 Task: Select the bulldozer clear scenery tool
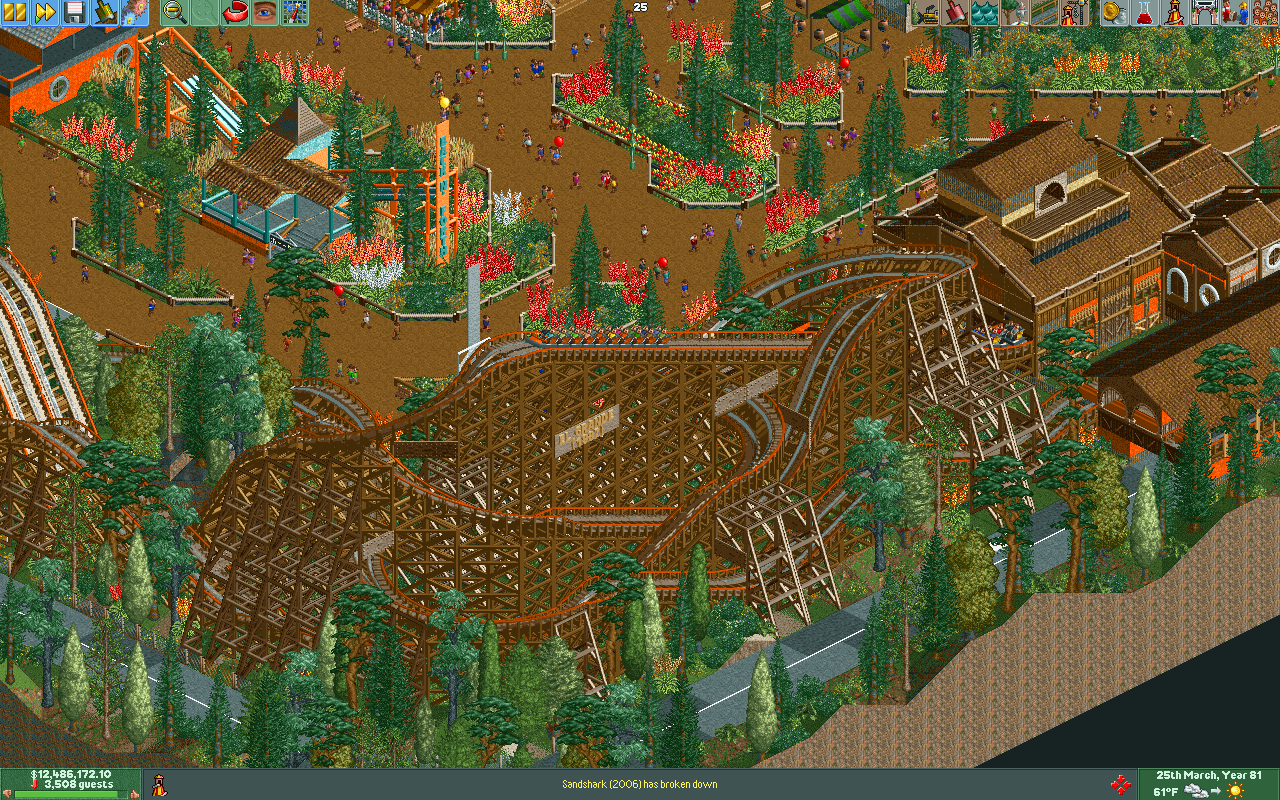pos(926,12)
